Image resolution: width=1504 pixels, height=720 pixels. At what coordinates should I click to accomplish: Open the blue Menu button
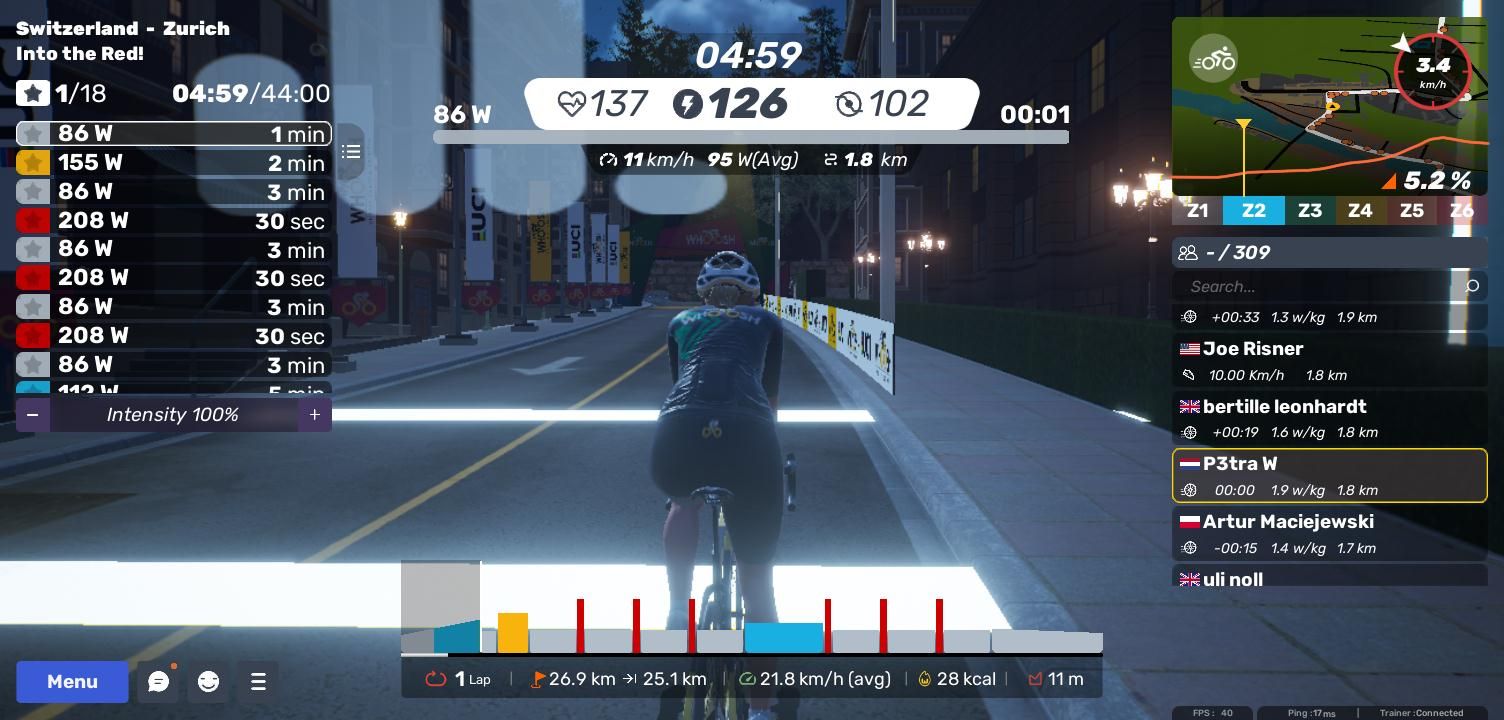(x=72, y=681)
